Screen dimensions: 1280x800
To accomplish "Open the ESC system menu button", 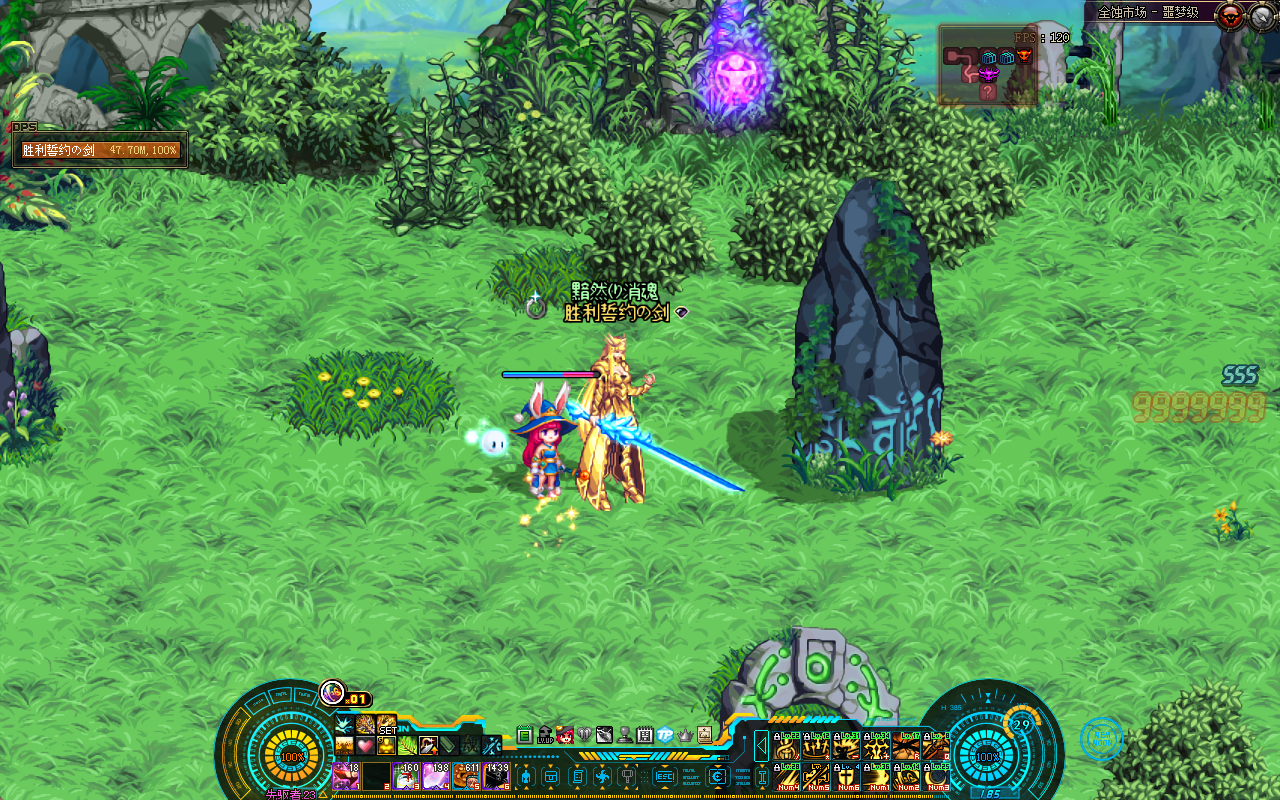I will pos(664,776).
